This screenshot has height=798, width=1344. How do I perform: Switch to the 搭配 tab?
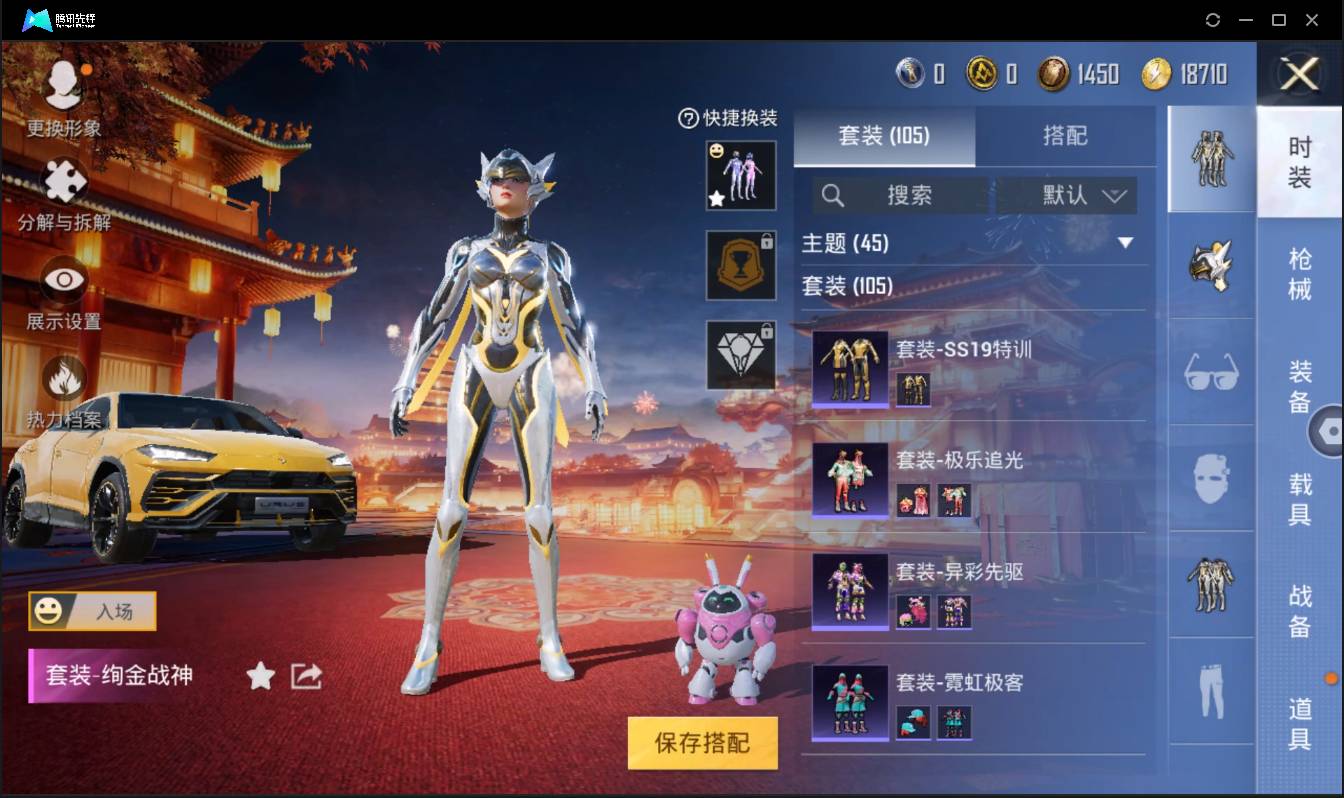pyautogui.click(x=1066, y=137)
